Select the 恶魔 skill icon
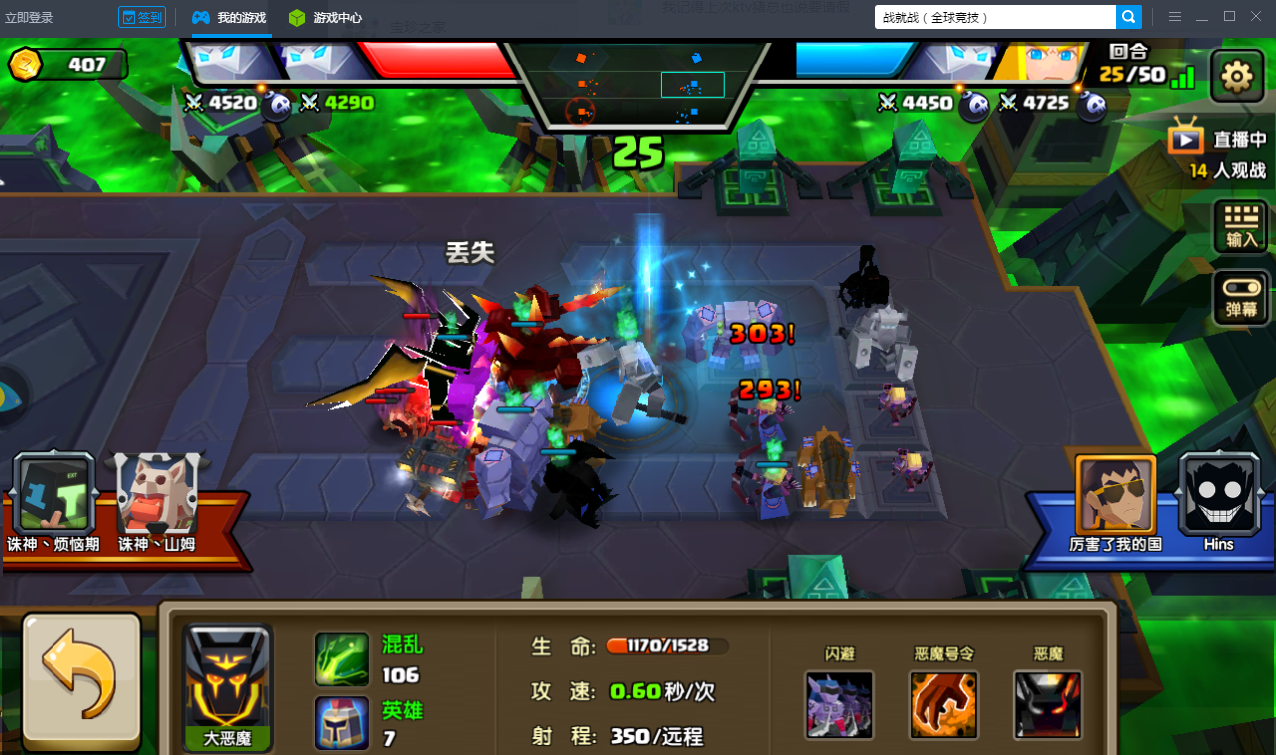Viewport: 1276px width, 755px height. tap(1047, 704)
